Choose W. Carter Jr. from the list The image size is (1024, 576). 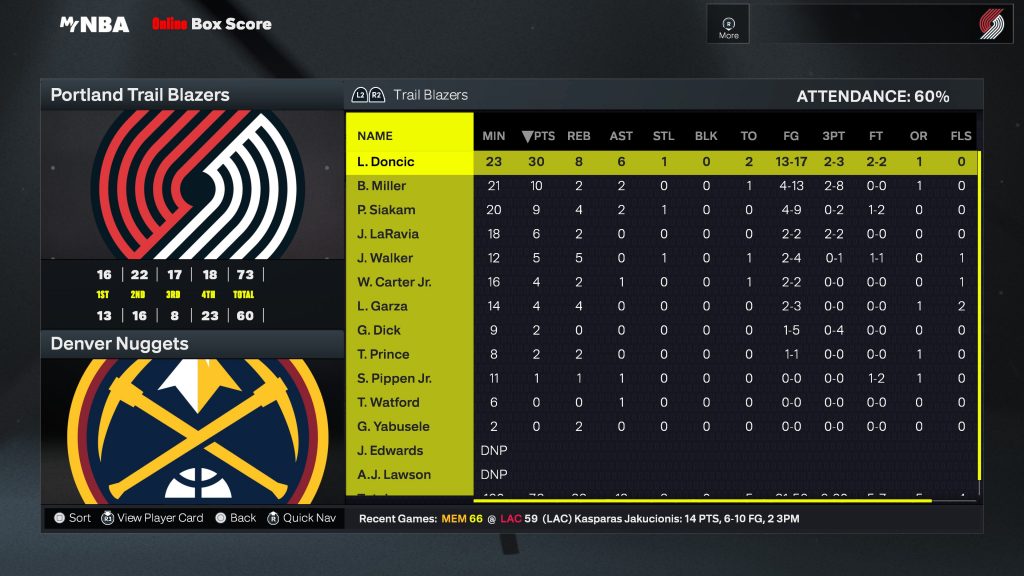click(x=394, y=282)
